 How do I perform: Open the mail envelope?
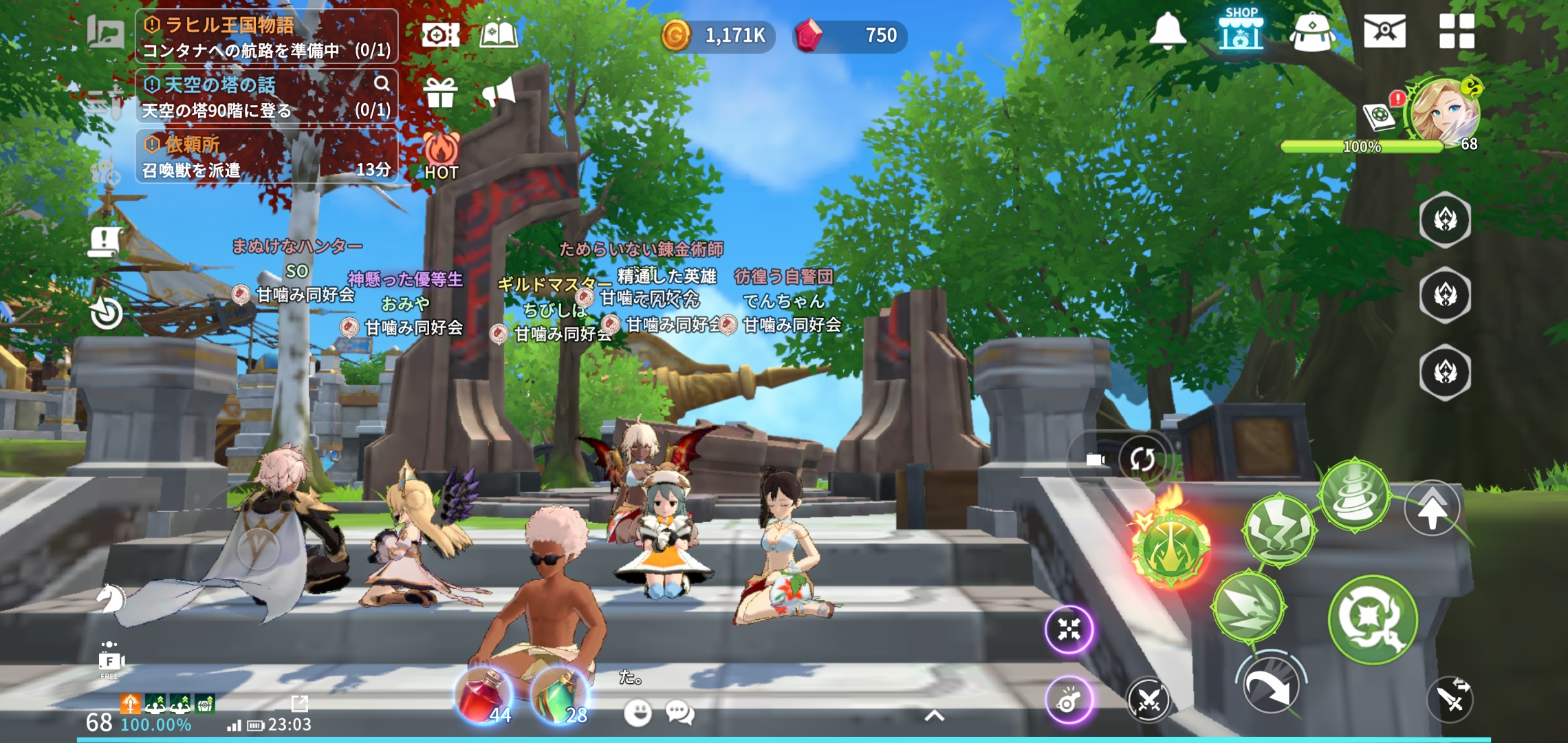point(1384,32)
